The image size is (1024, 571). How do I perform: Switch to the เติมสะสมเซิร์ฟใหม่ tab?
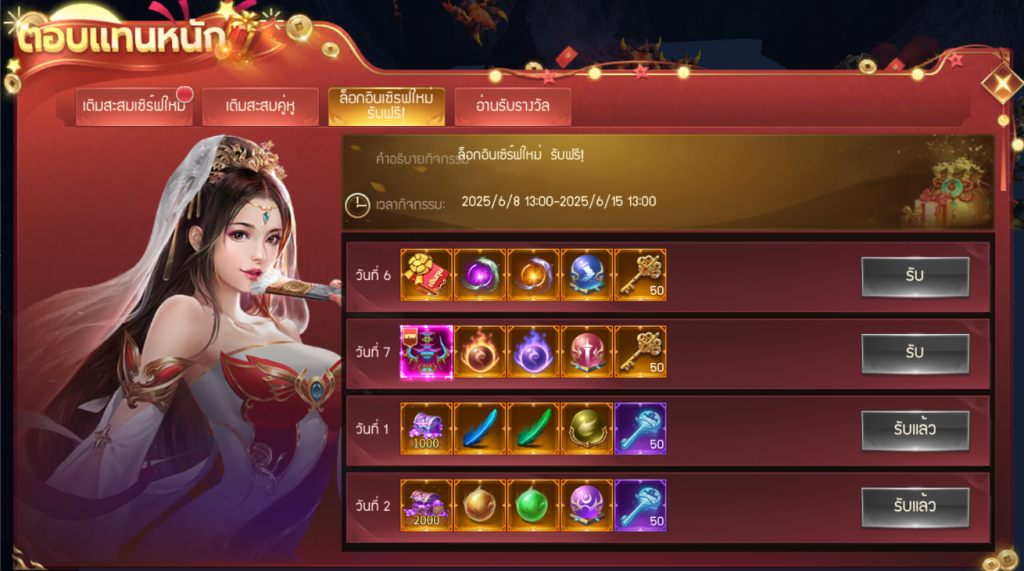pyautogui.click(x=134, y=106)
